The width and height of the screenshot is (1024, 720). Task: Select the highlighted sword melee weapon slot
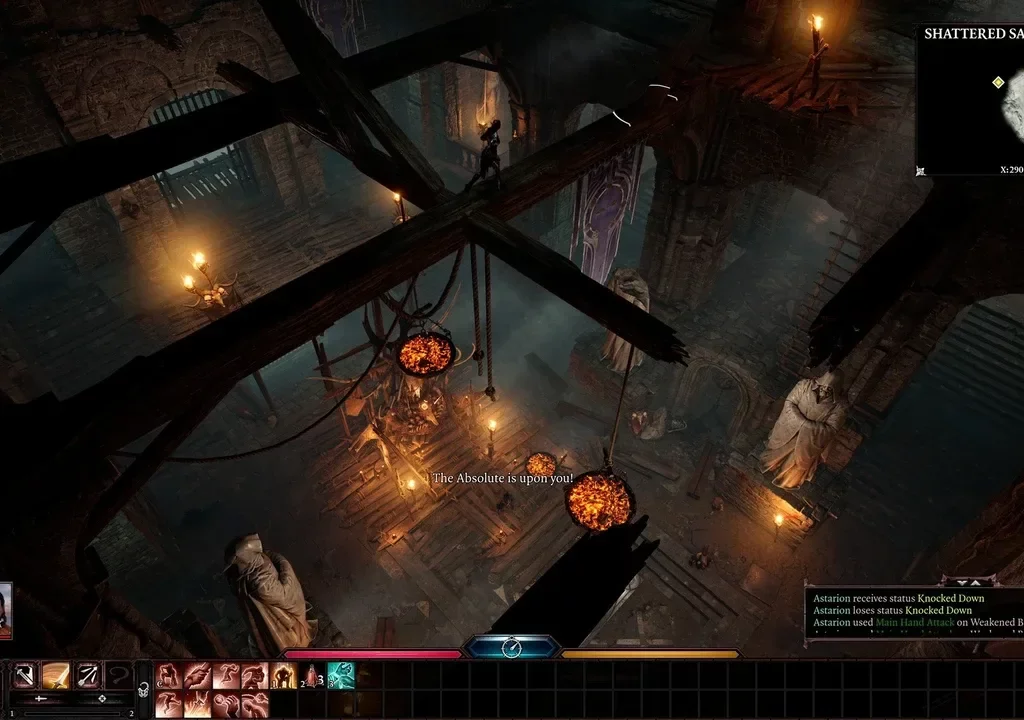56,676
